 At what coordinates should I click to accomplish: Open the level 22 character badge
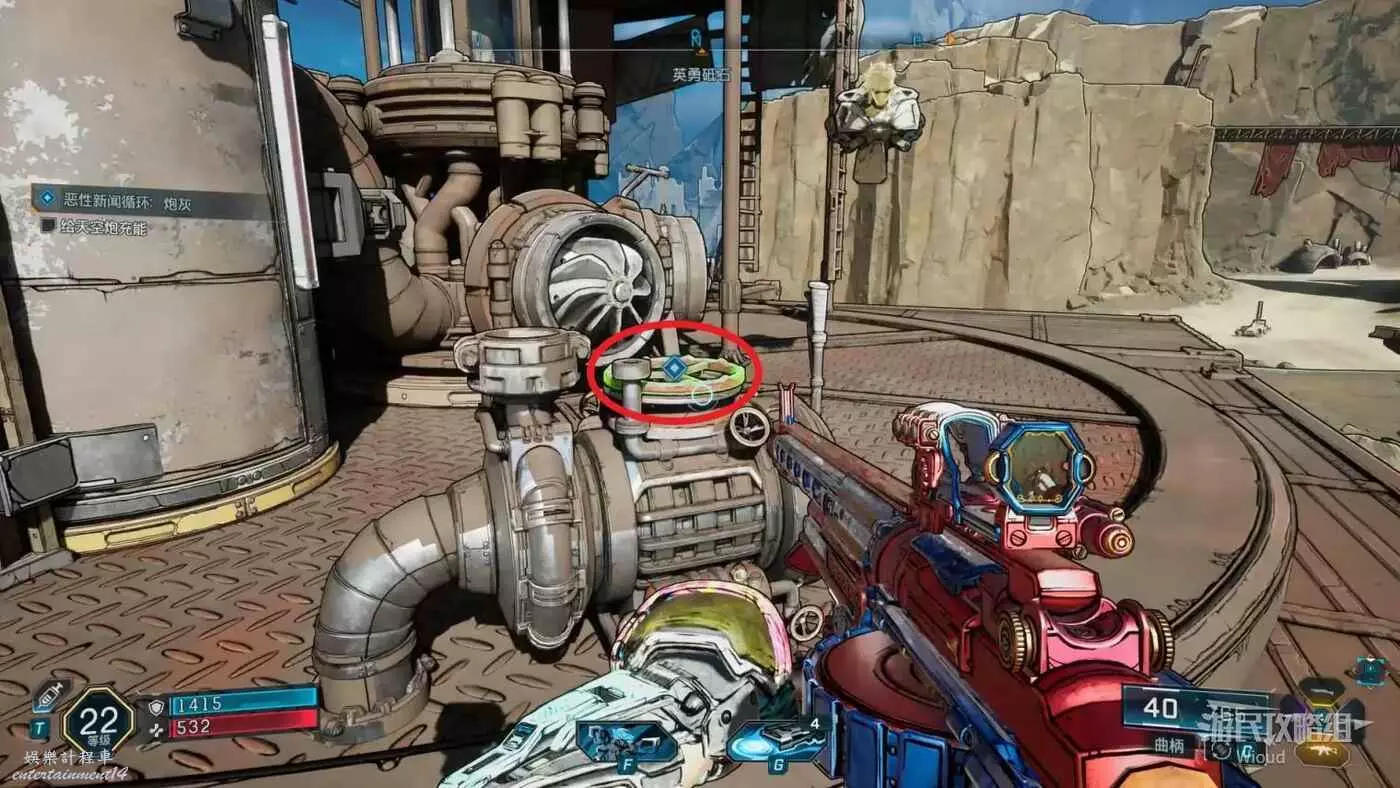click(x=97, y=718)
